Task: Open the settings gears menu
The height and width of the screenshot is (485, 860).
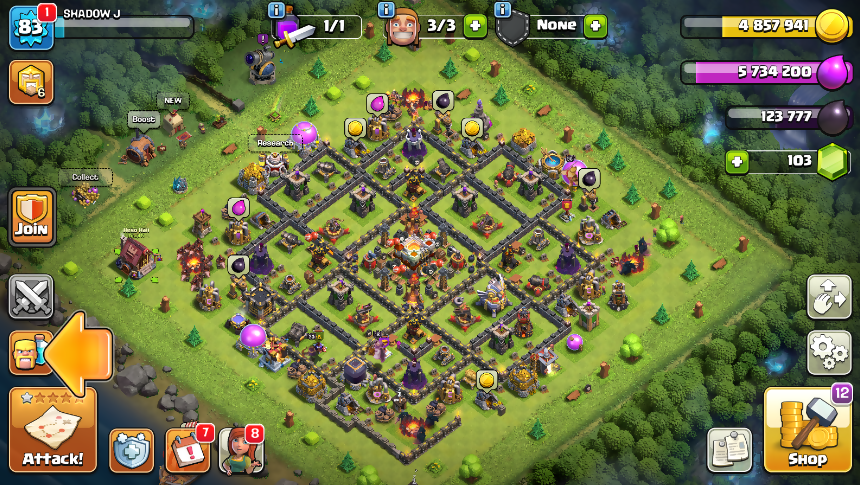Action: 829,352
